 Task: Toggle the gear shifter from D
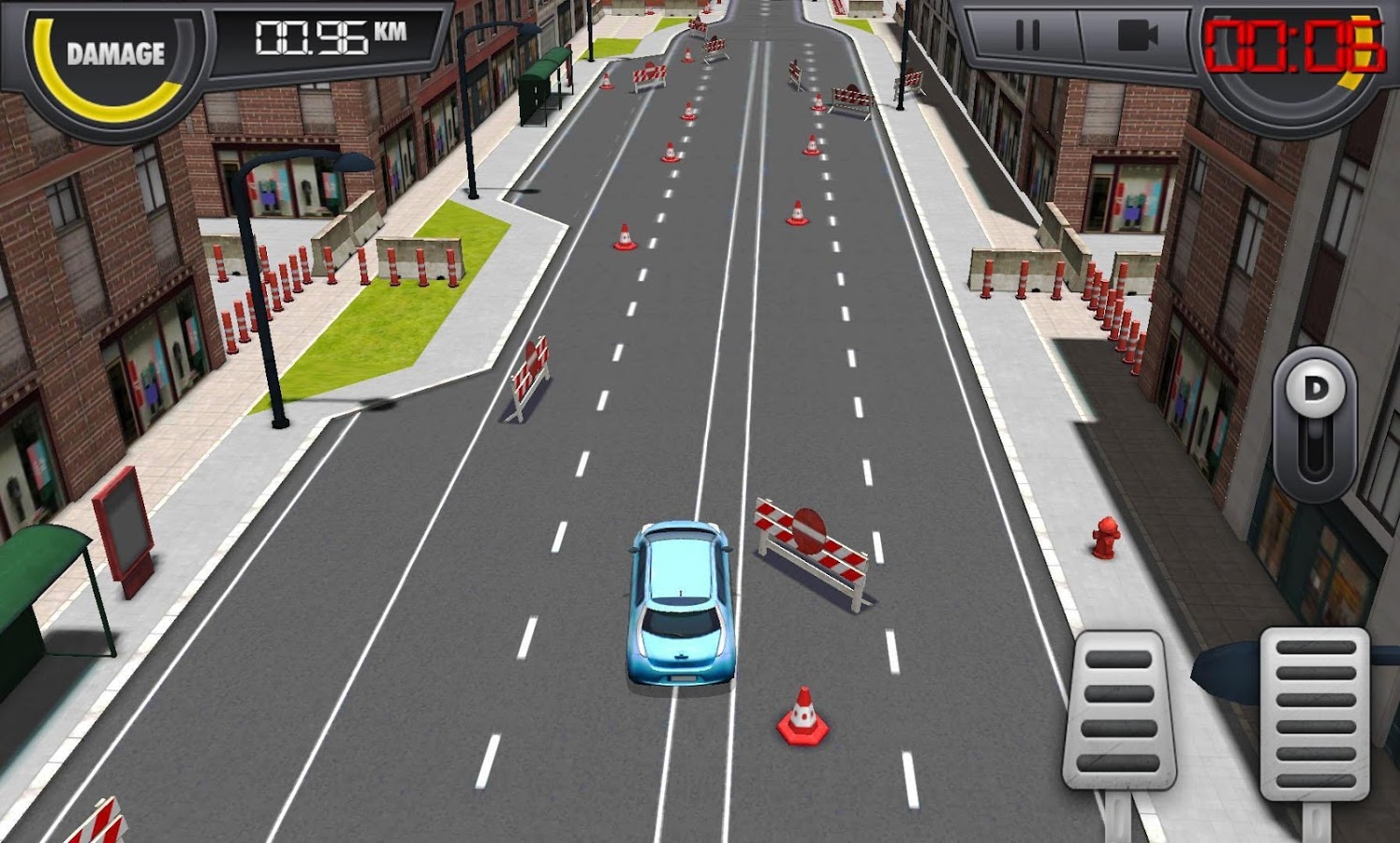click(x=1317, y=386)
